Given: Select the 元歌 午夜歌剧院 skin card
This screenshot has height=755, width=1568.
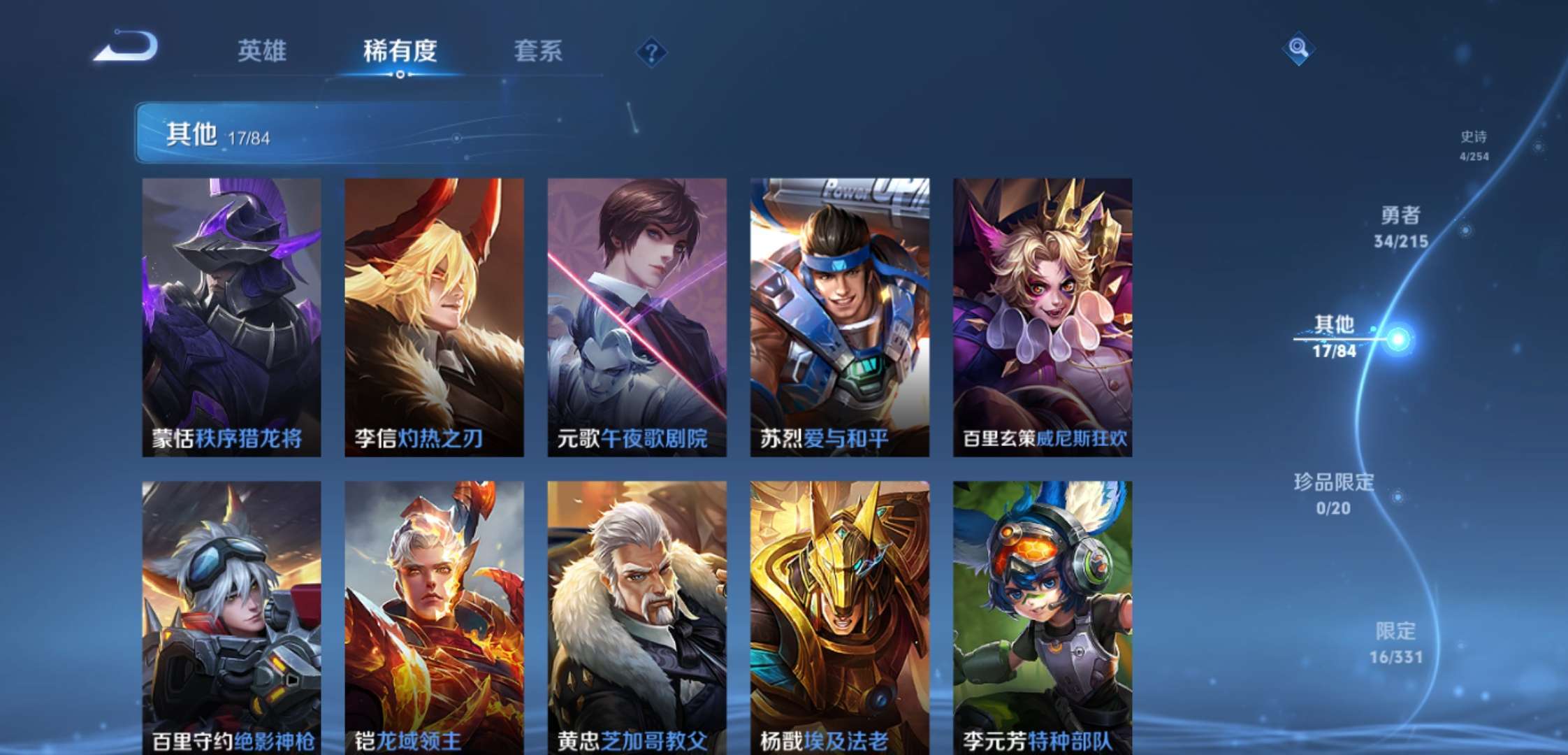Looking at the screenshot, I should coord(637,317).
